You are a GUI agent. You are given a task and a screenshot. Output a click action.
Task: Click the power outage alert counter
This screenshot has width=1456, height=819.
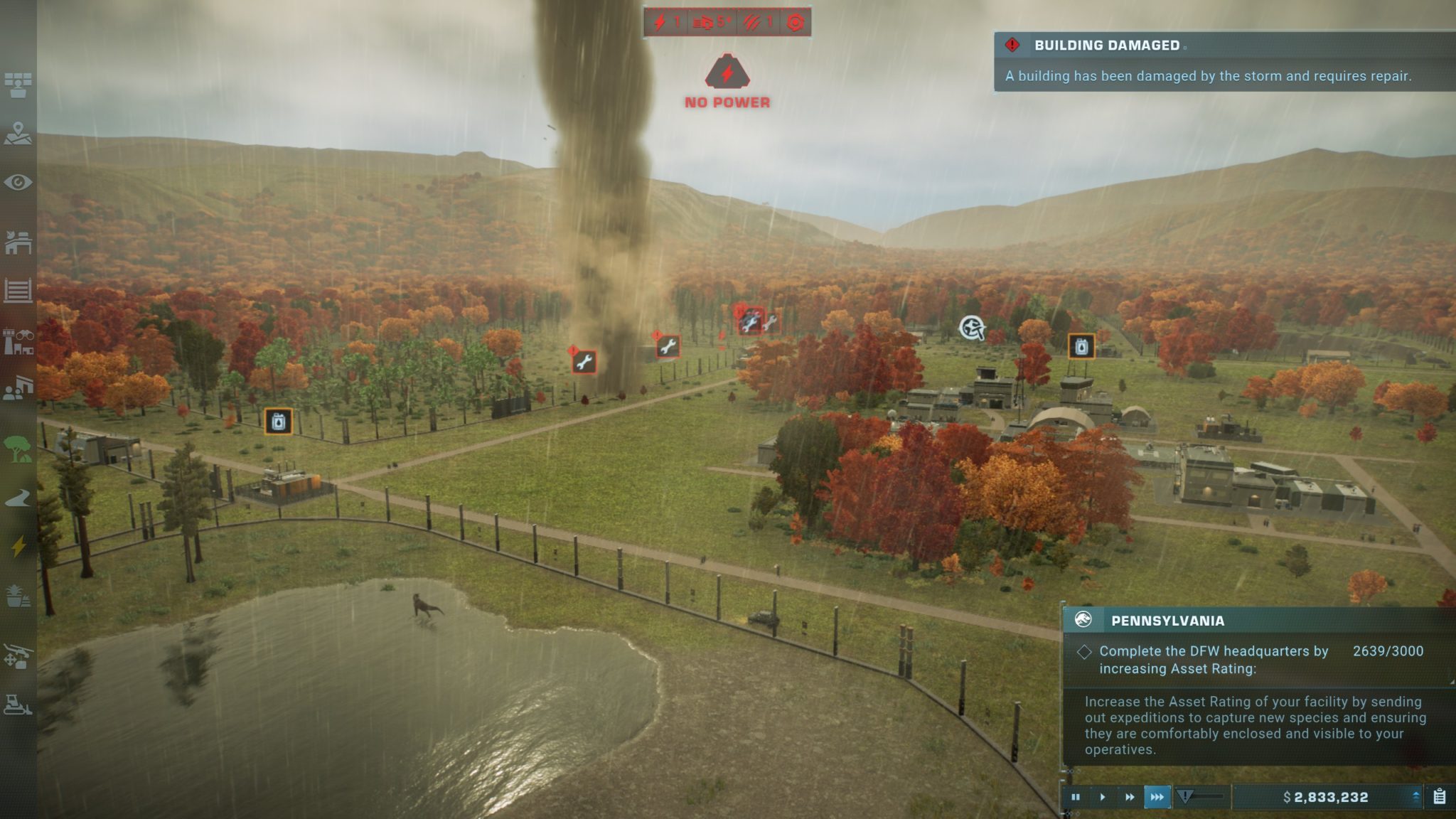[668, 23]
